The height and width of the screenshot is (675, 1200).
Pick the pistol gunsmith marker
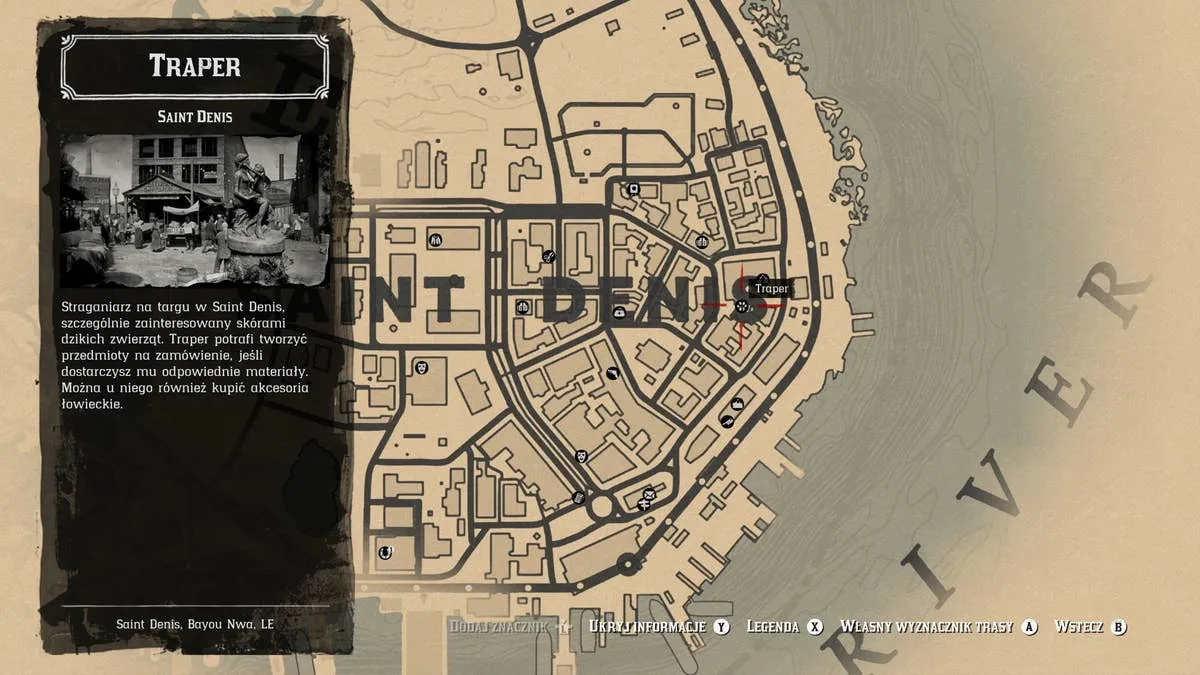point(612,373)
